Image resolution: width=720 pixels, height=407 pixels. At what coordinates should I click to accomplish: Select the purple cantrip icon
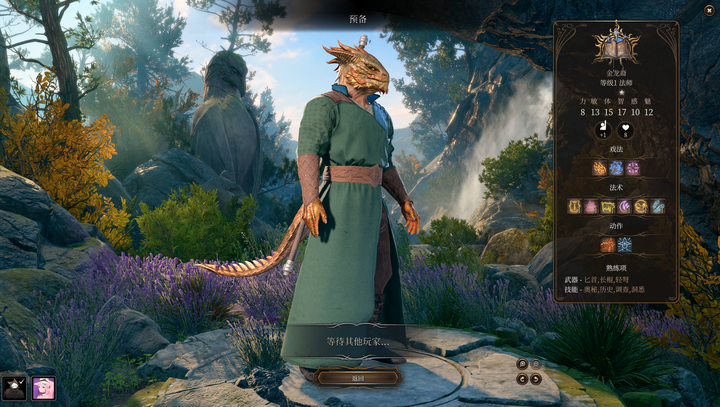coord(632,168)
